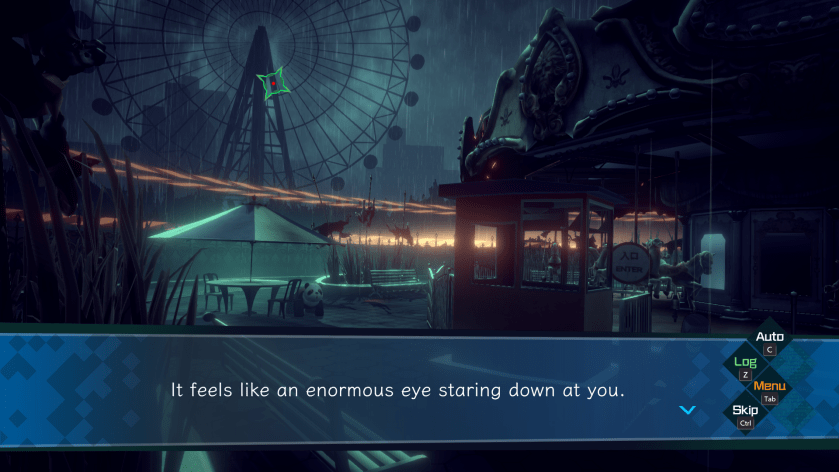Skip the current dialogue
The height and width of the screenshot is (472, 839).
745,411
